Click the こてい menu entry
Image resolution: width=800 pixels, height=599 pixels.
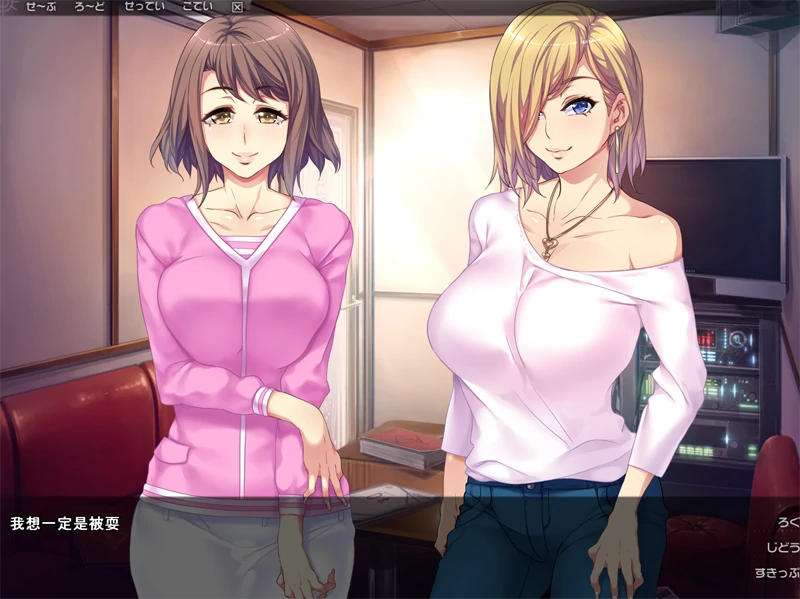click(x=197, y=7)
